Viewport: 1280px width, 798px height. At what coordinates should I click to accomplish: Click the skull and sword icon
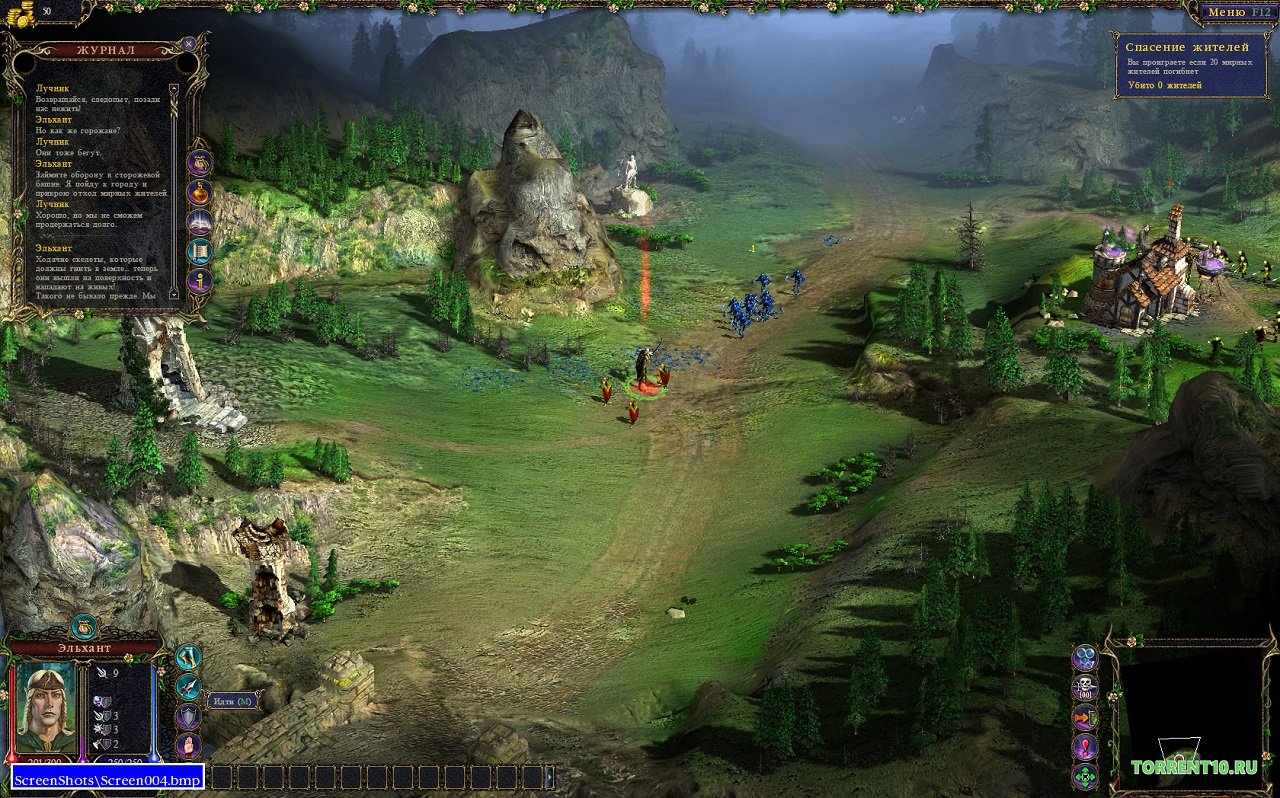click(x=1085, y=688)
